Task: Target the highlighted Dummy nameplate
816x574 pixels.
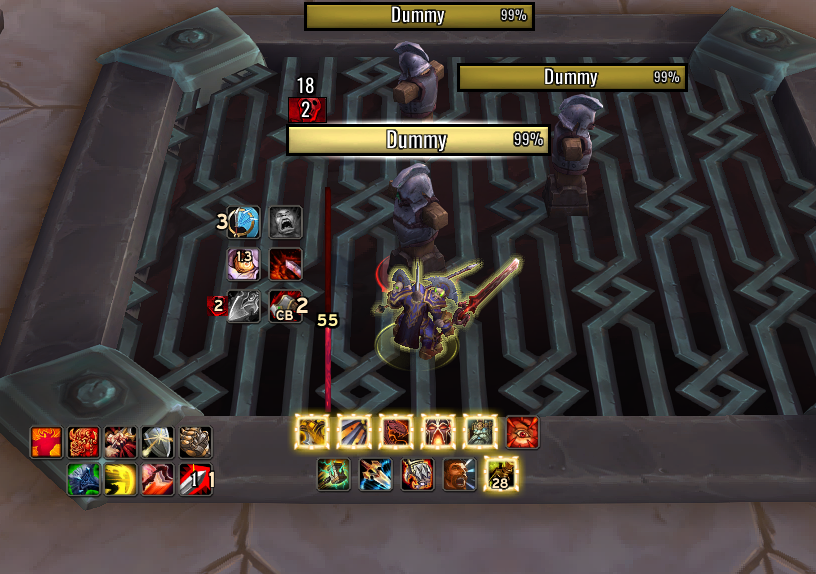Action: pyautogui.click(x=418, y=140)
